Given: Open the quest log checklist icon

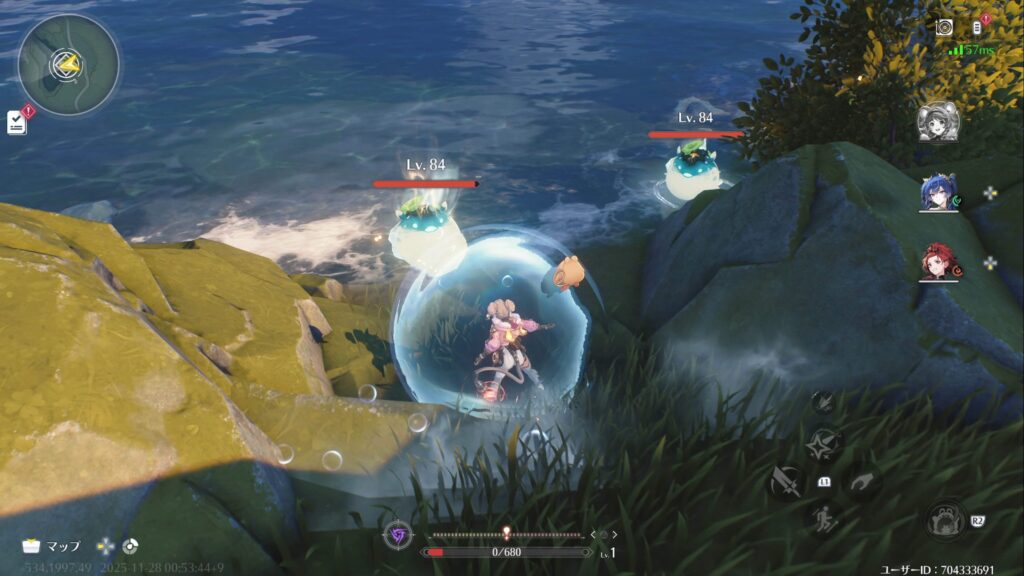Looking at the screenshot, I should (17, 121).
